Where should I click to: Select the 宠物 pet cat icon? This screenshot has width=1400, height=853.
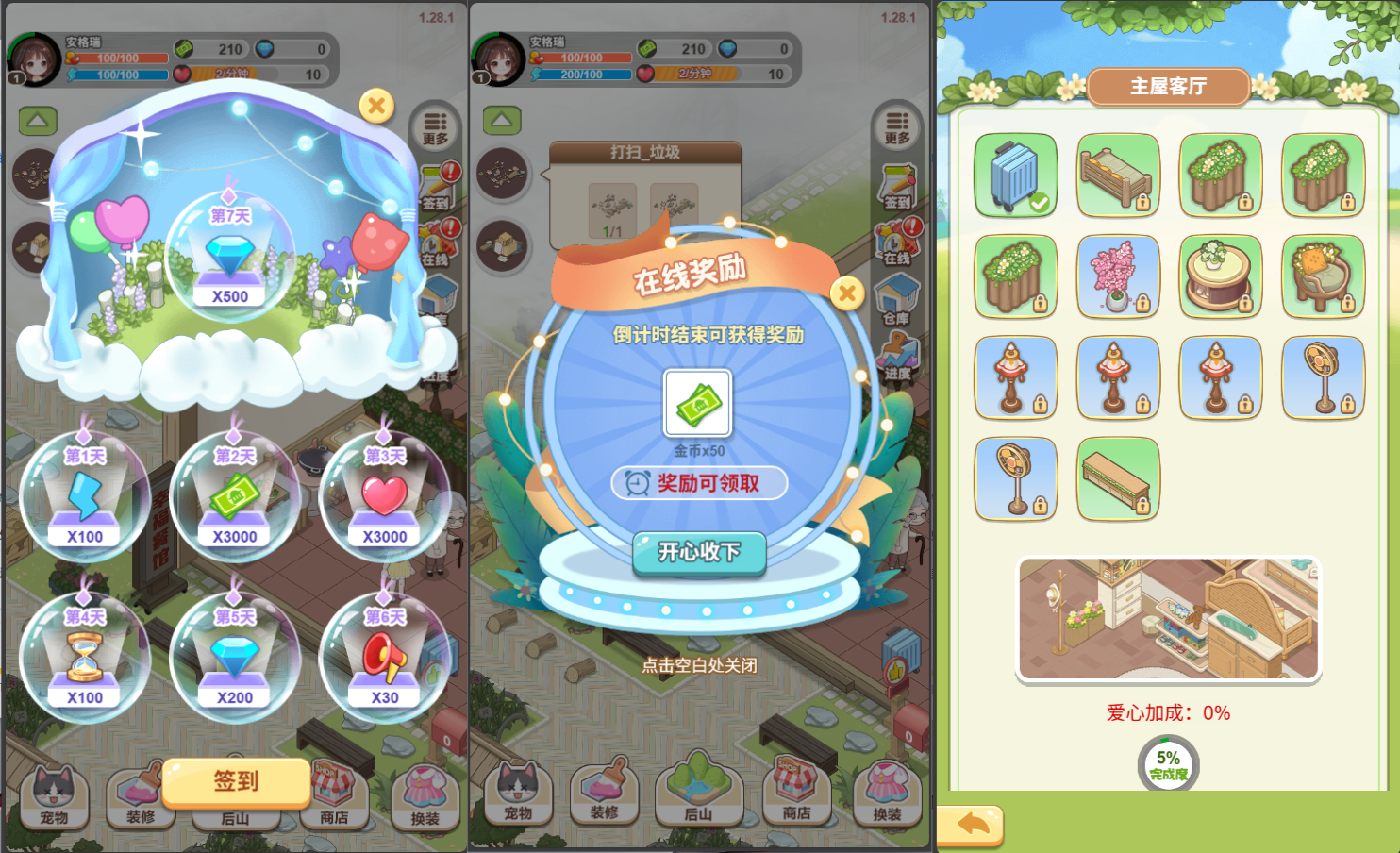(519, 794)
